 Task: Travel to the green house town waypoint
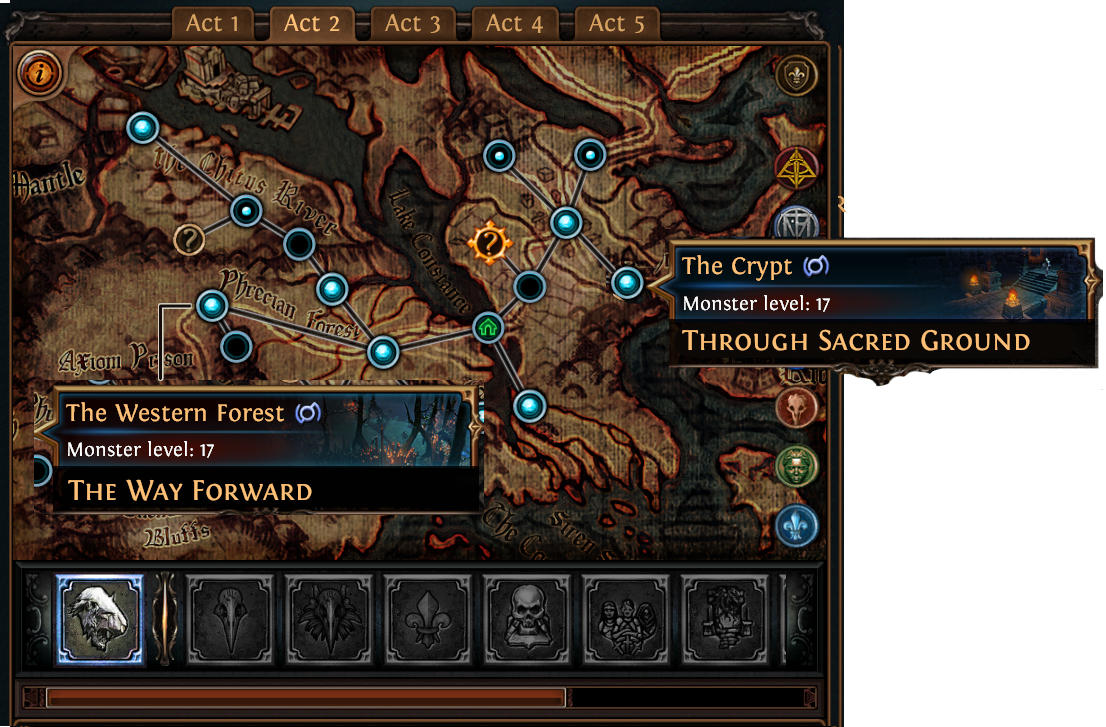488,327
